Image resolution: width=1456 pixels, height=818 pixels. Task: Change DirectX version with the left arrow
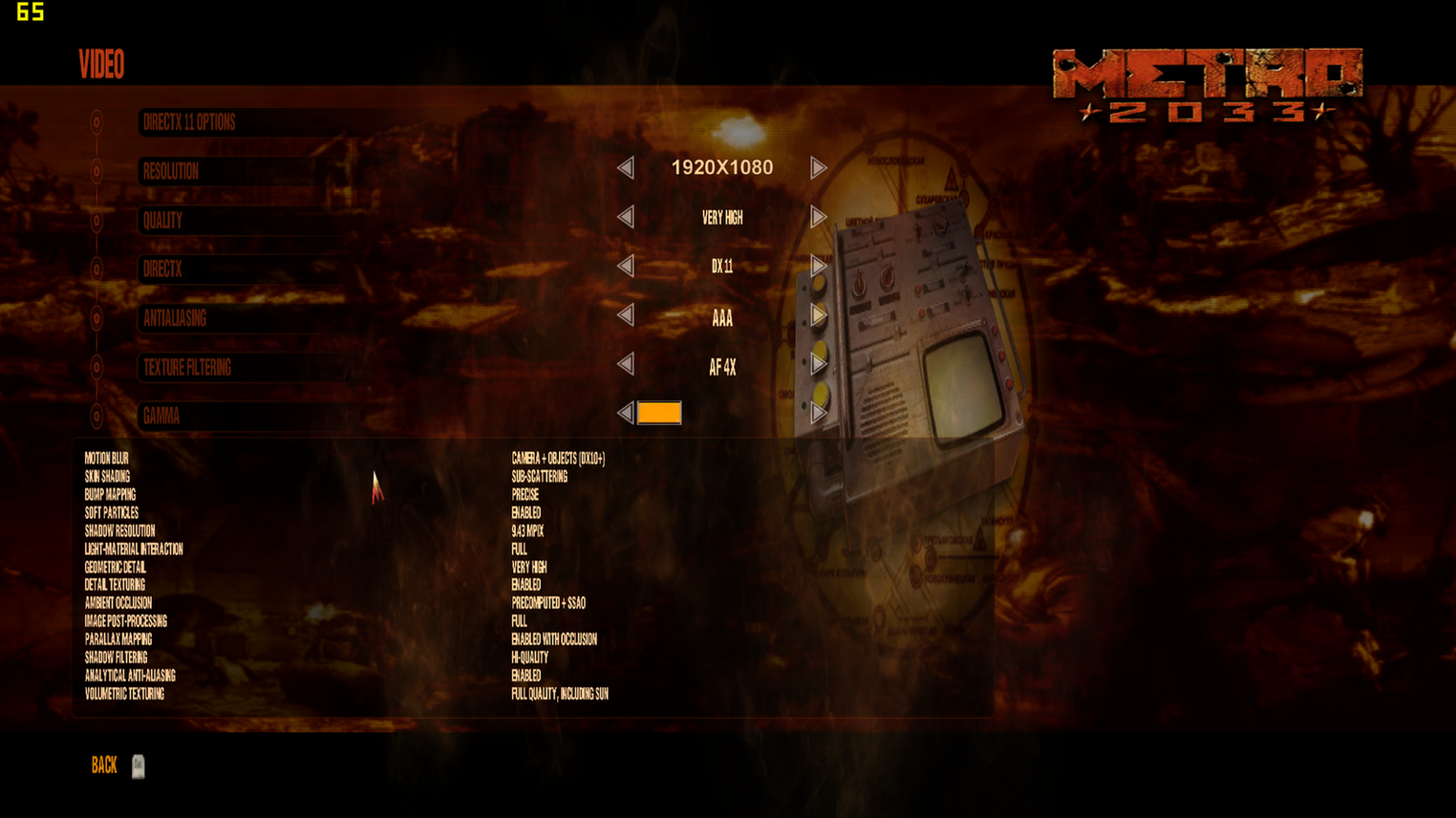[628, 267]
